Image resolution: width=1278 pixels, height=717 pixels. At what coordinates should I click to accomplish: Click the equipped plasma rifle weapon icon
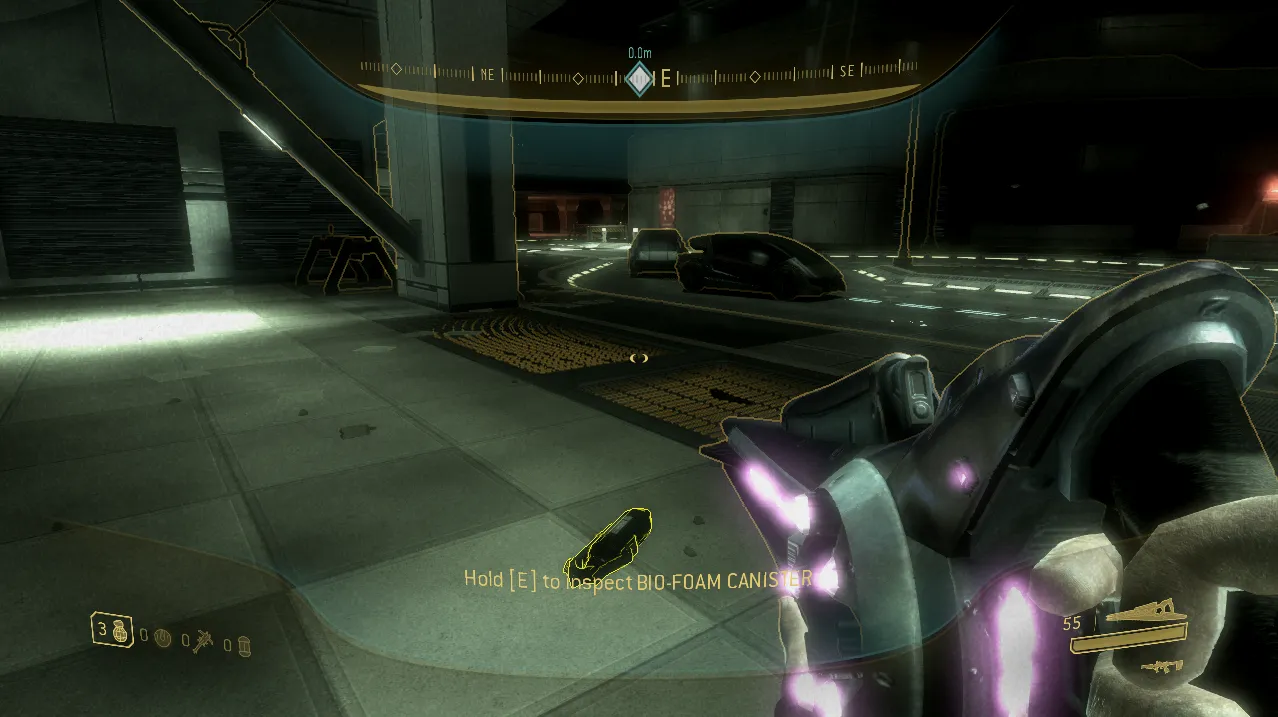pyautogui.click(x=1146, y=613)
